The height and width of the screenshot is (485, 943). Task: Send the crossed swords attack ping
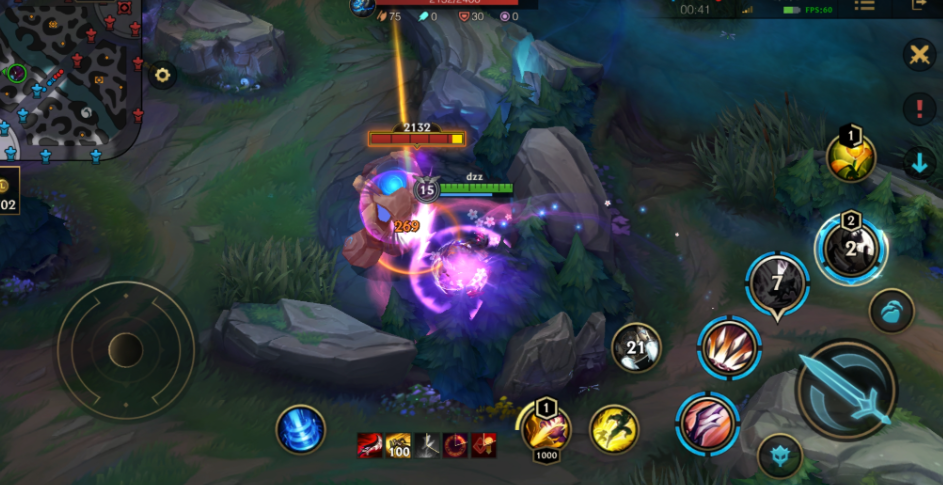917,55
